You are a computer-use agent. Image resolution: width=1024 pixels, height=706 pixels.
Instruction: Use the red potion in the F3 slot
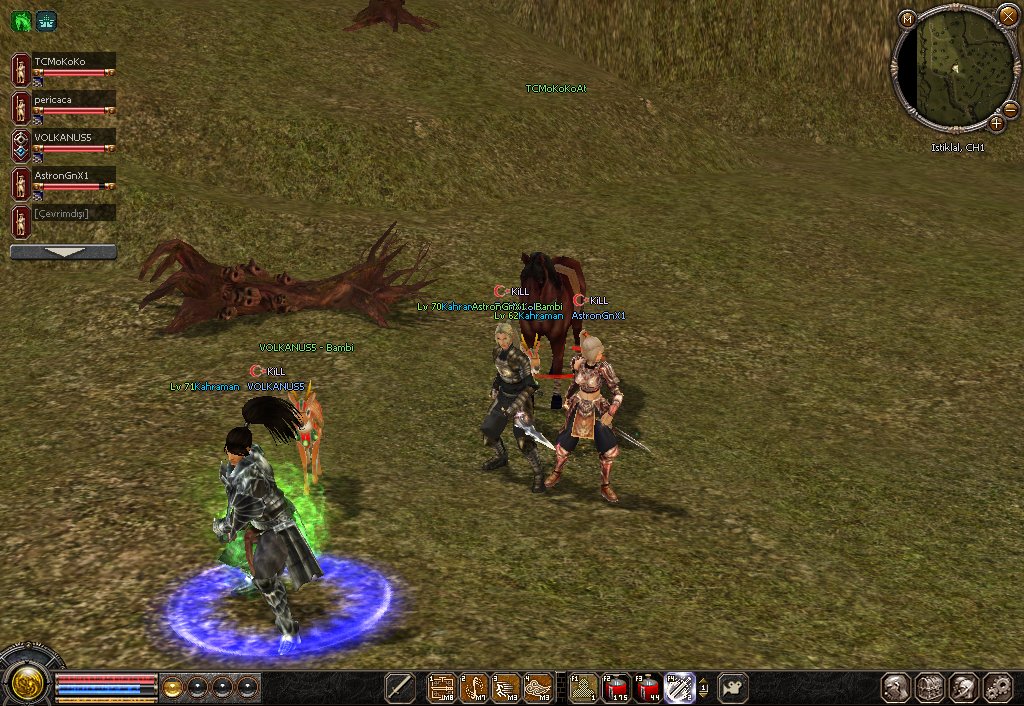tap(648, 687)
